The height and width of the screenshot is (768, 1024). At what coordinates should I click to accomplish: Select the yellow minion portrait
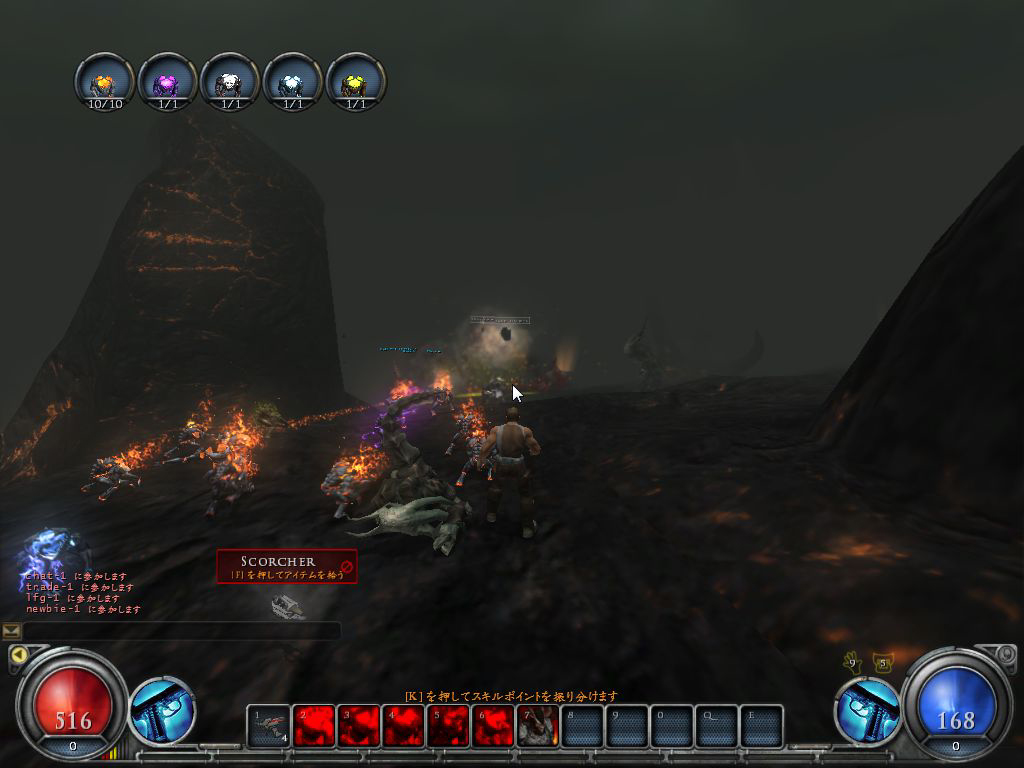point(355,82)
